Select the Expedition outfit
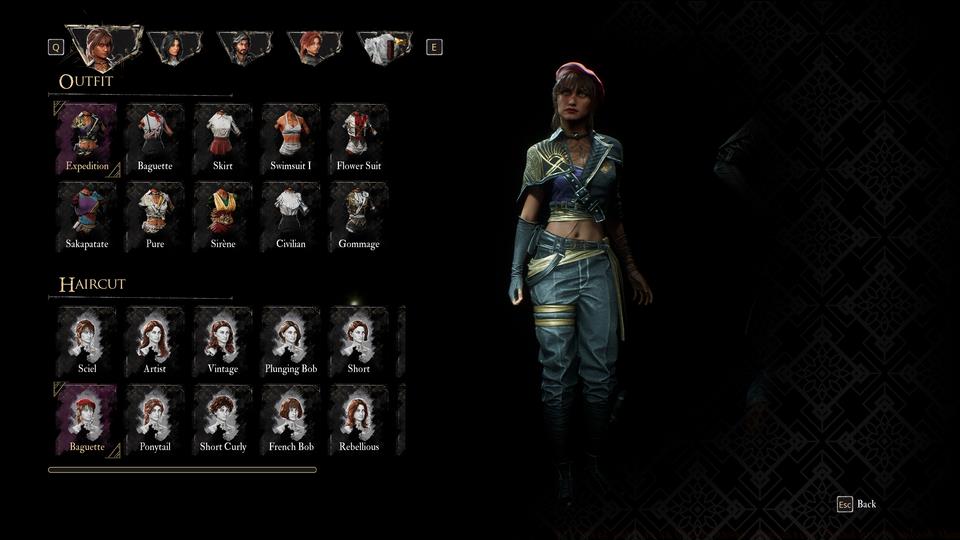Viewport: 960px width, 540px height. [x=87, y=138]
